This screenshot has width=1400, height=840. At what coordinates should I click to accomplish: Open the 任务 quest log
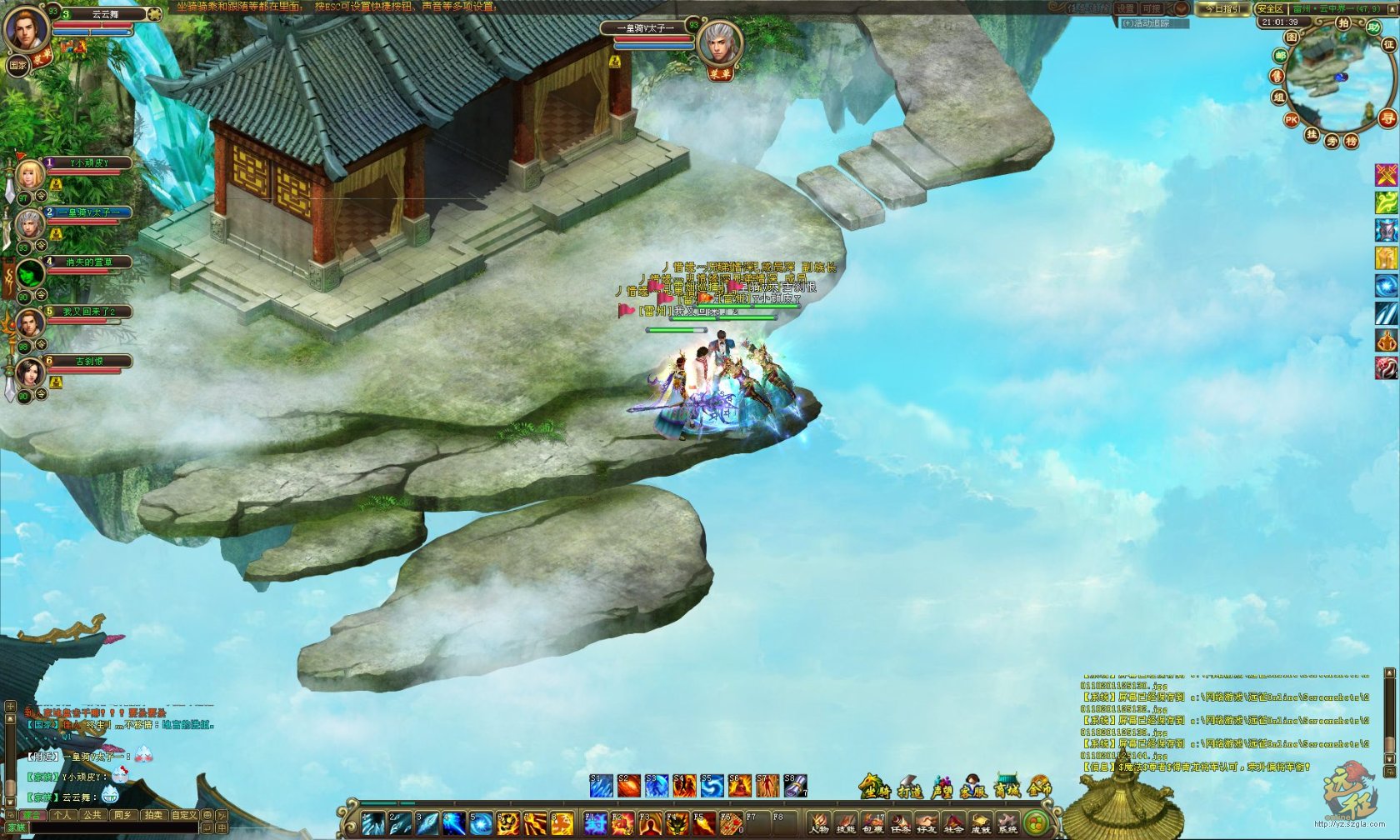coord(900,822)
